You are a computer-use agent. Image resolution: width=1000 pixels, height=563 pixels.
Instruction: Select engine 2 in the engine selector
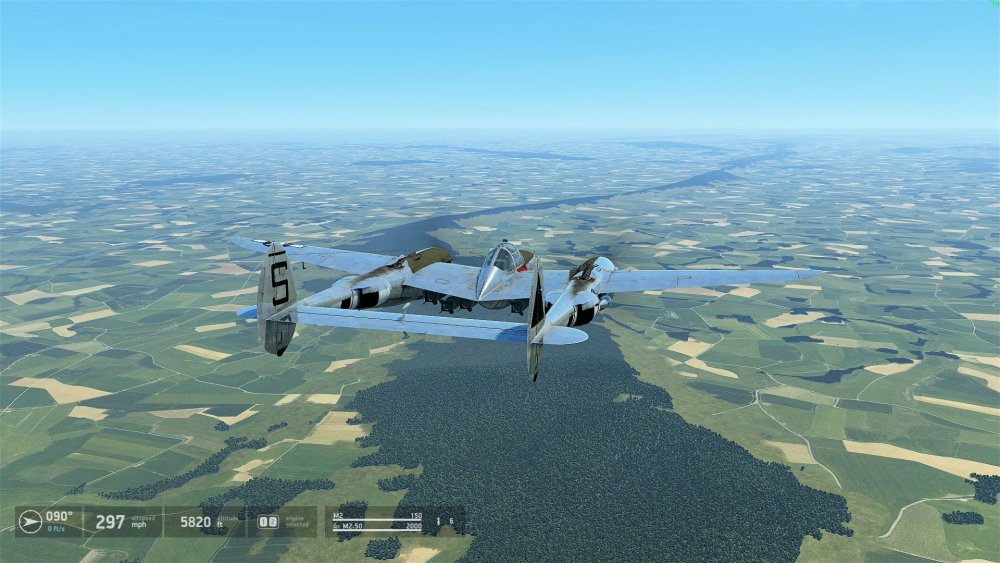(271, 521)
